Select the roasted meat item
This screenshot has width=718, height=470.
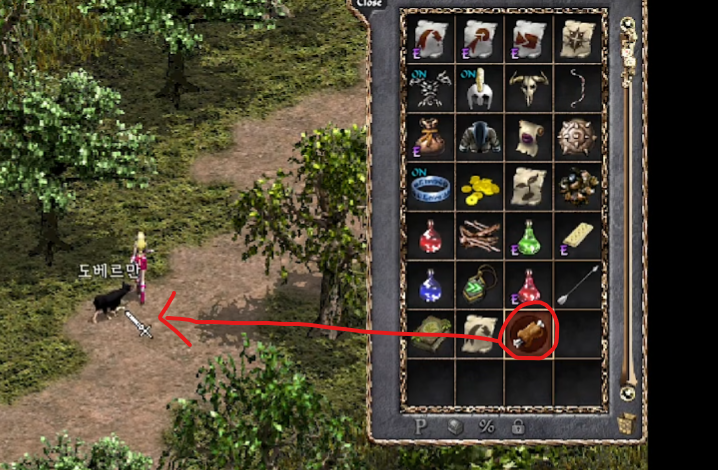point(528,332)
